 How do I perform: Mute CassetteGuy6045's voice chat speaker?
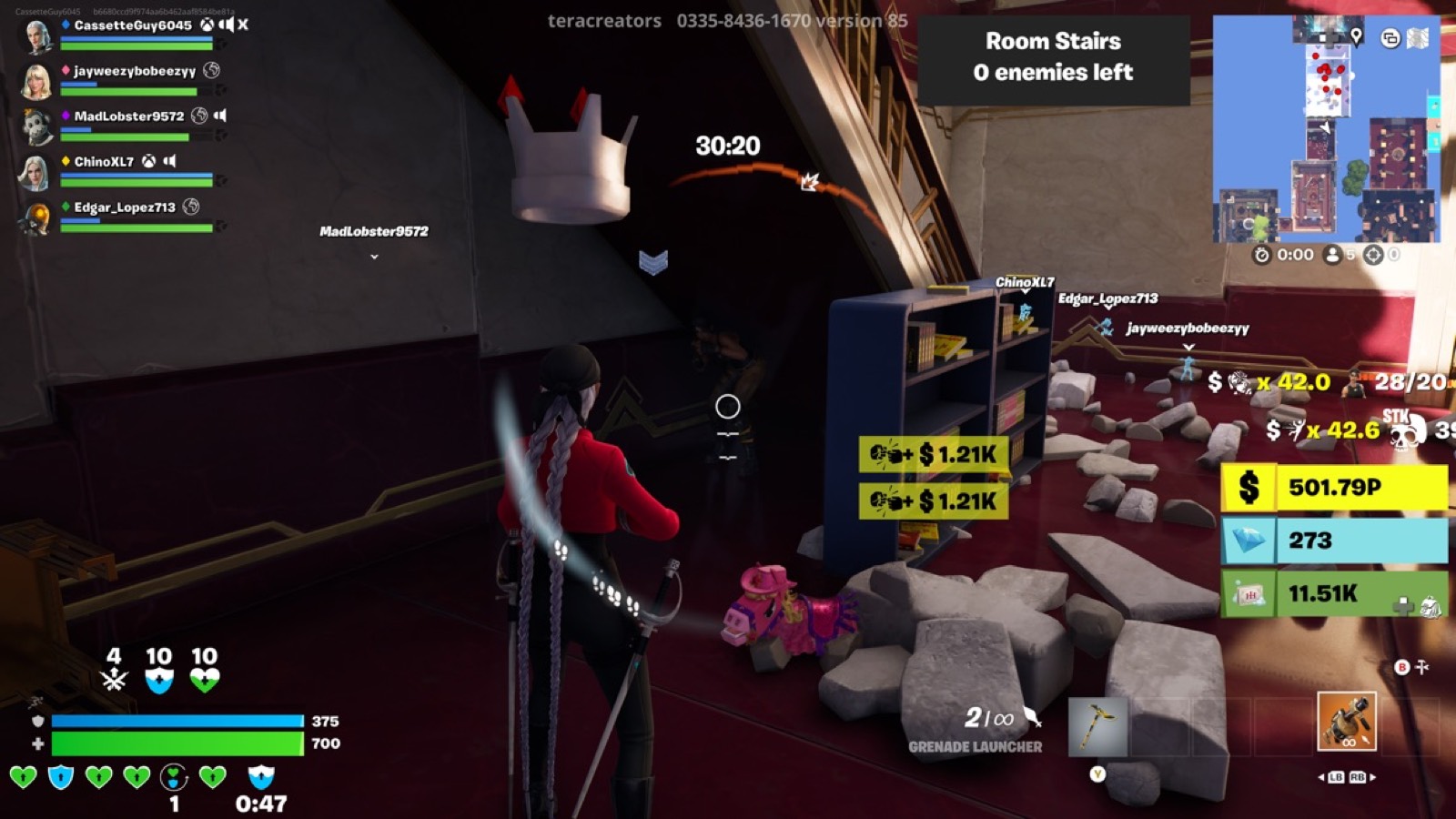pos(226,25)
